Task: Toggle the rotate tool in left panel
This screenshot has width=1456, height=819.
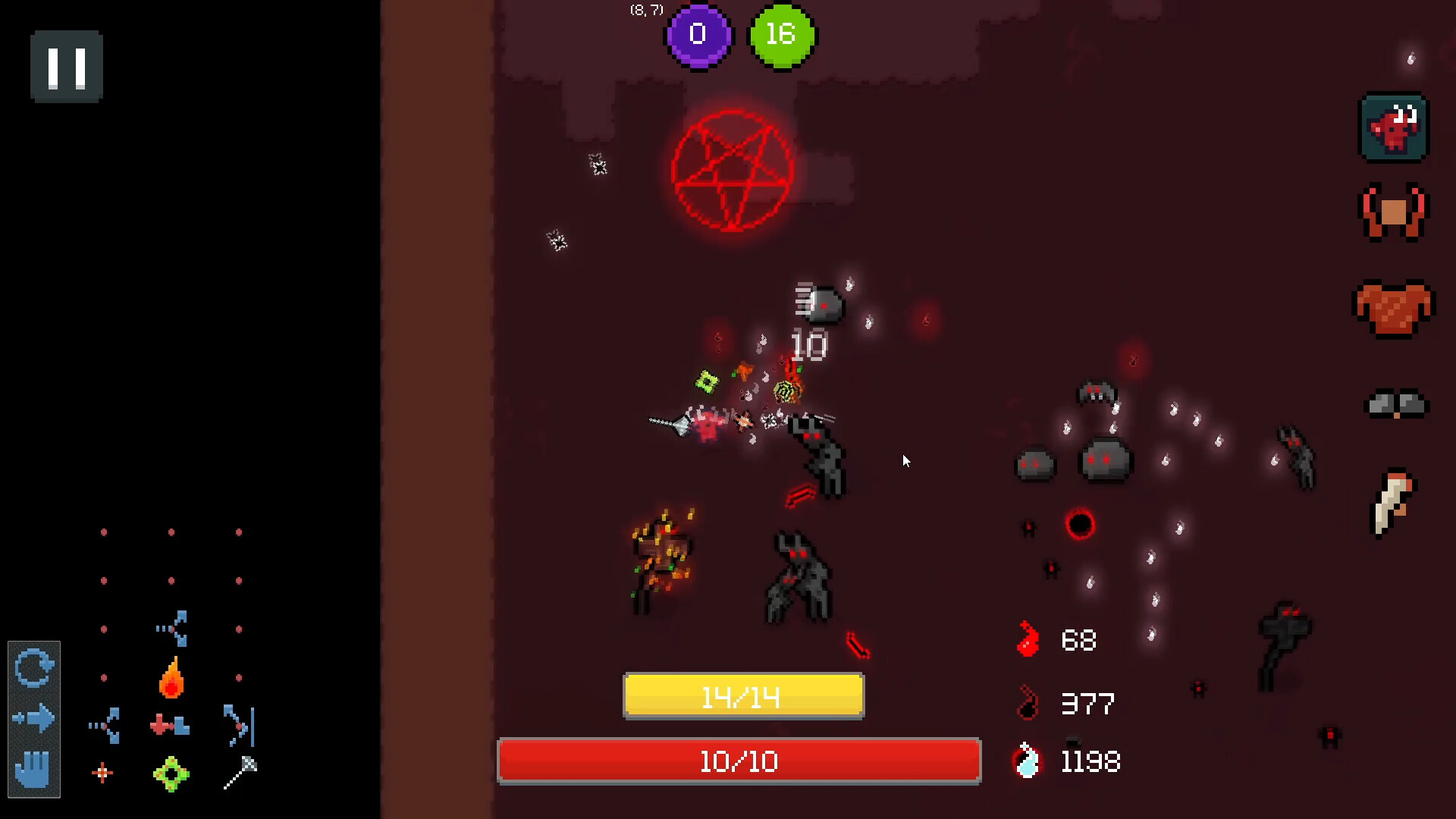Action: tap(33, 667)
